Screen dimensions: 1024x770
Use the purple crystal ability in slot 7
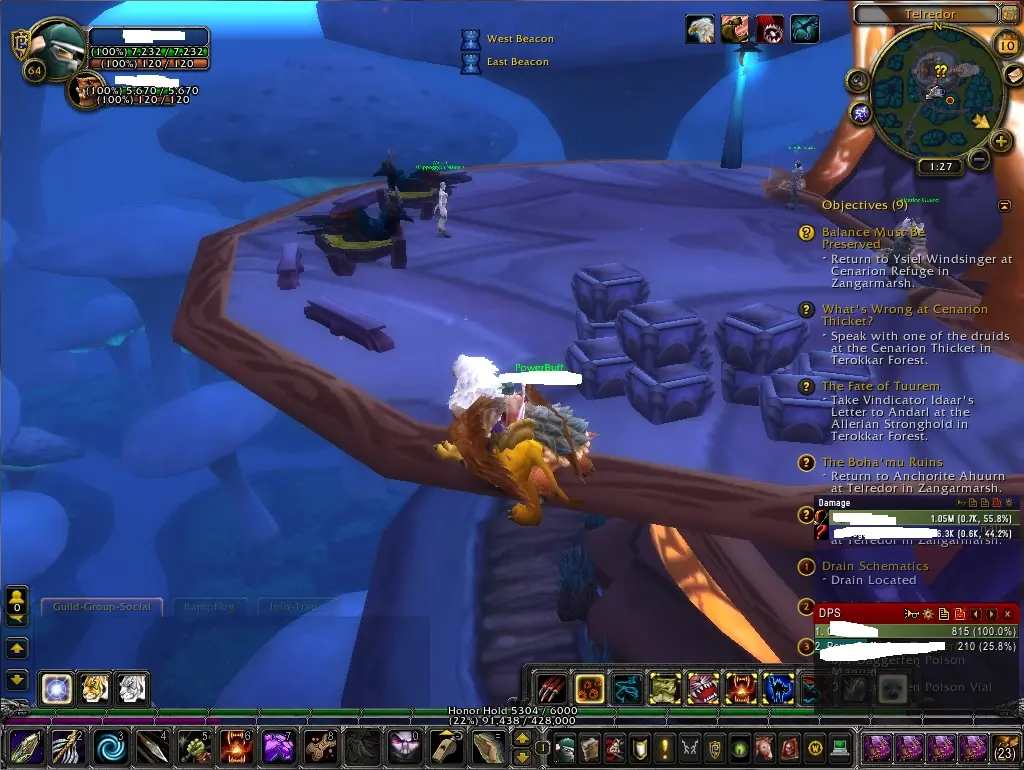click(276, 747)
